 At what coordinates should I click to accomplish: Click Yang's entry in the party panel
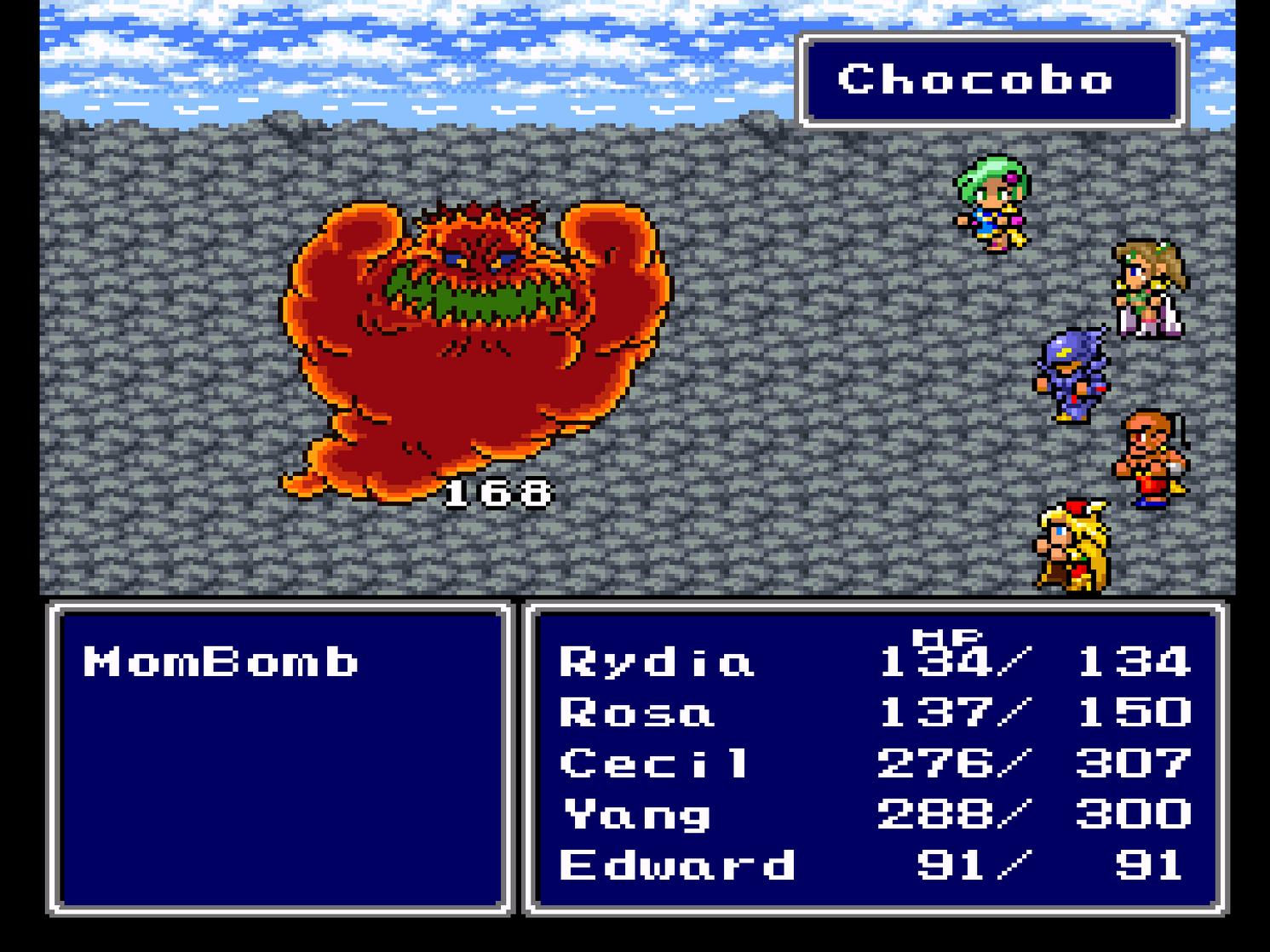[637, 815]
